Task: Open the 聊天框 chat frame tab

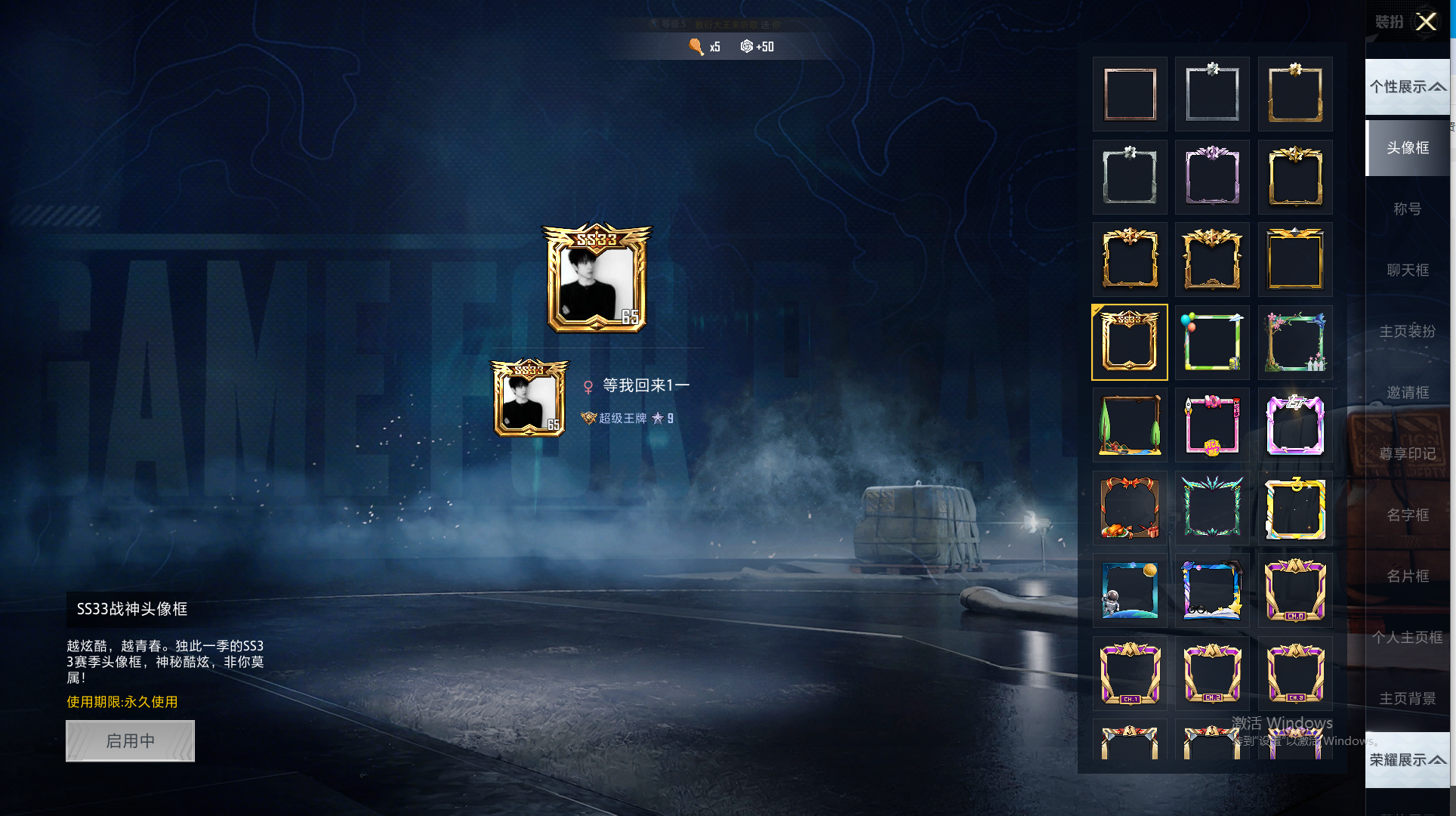Action: coord(1408,270)
